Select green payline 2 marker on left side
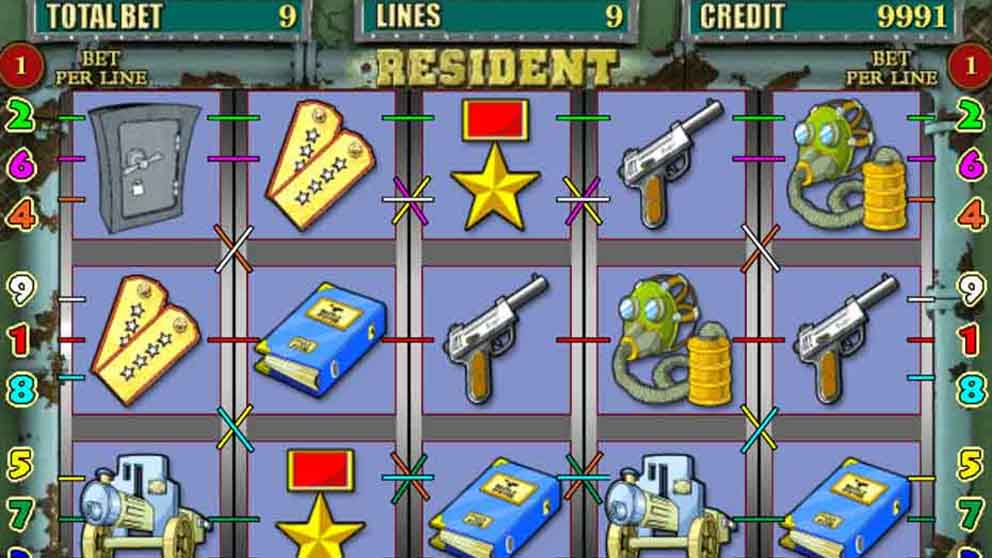 pos(21,117)
